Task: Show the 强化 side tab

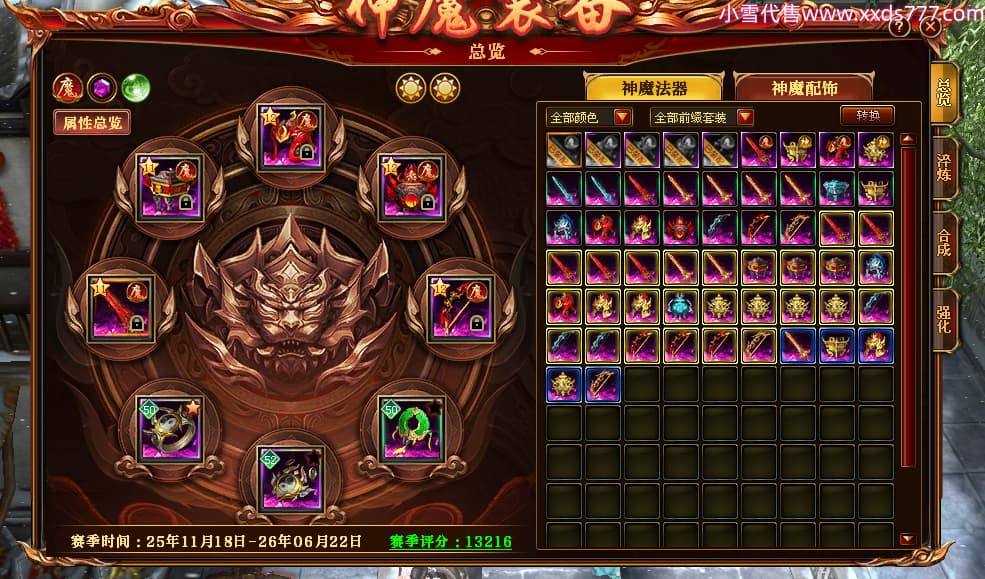Action: [x=944, y=320]
